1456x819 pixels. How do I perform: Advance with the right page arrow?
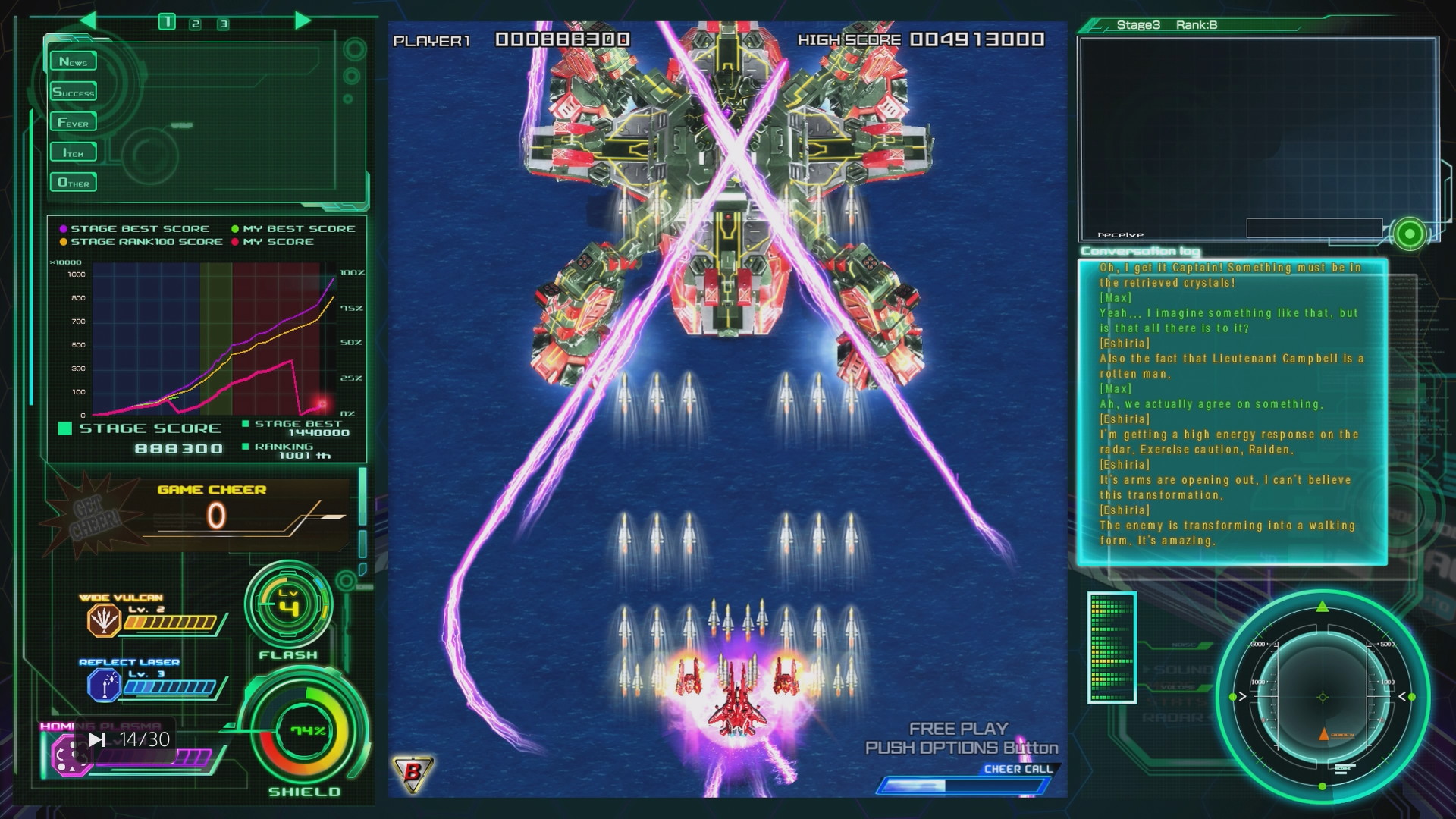tap(303, 20)
